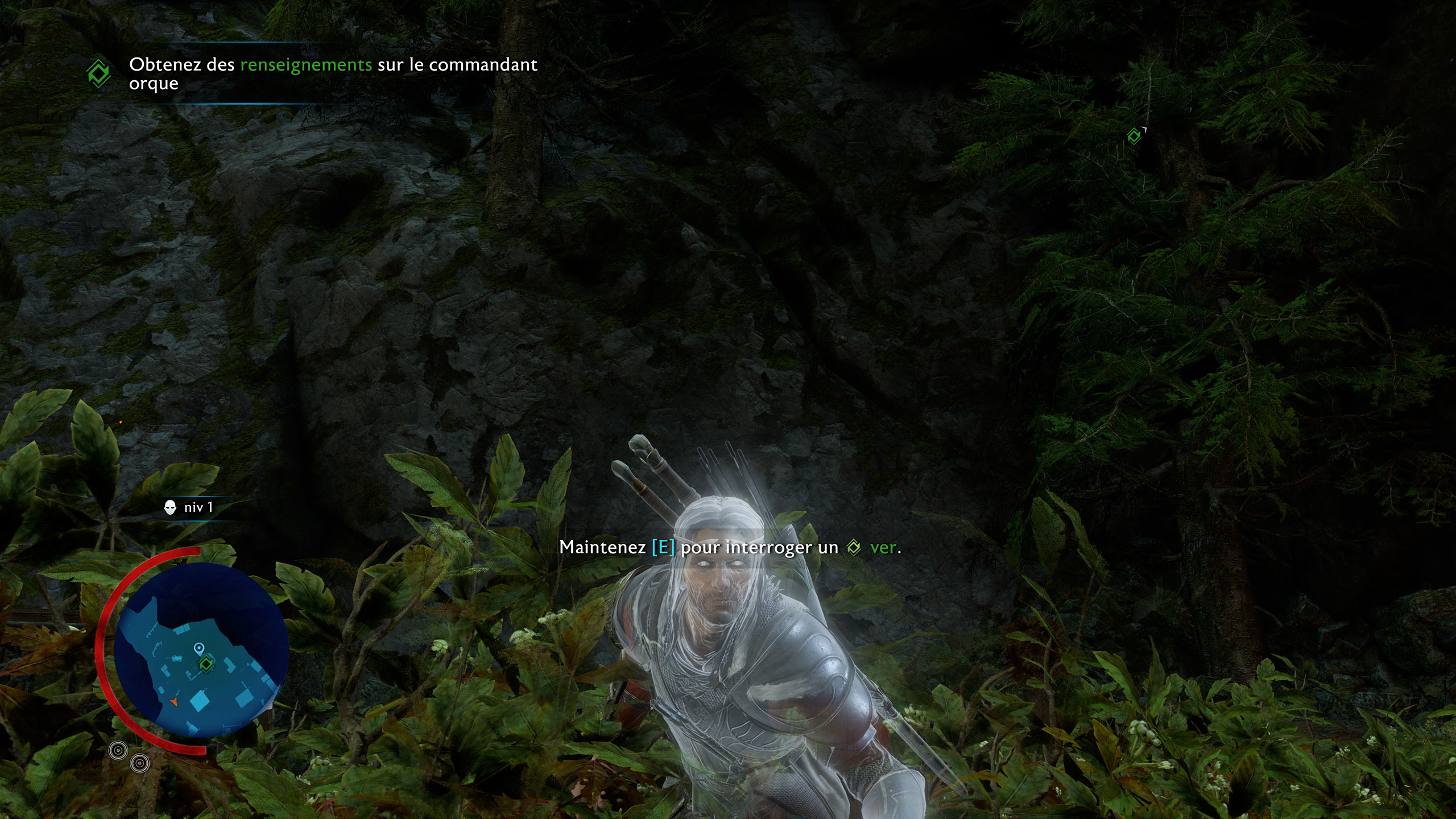This screenshot has height=819, width=1456.
Task: Click the circular minimap
Action: [201, 650]
